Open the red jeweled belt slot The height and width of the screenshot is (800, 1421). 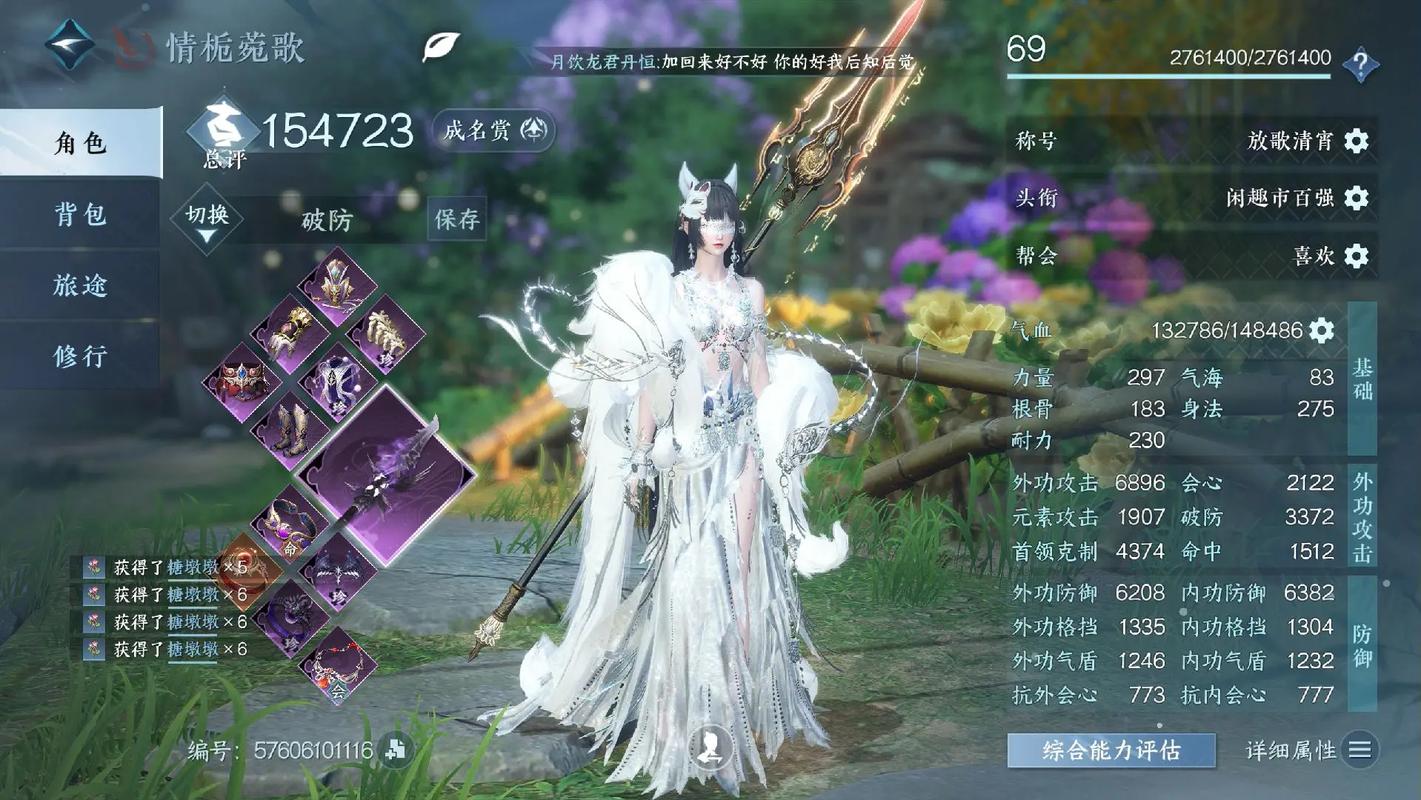240,381
